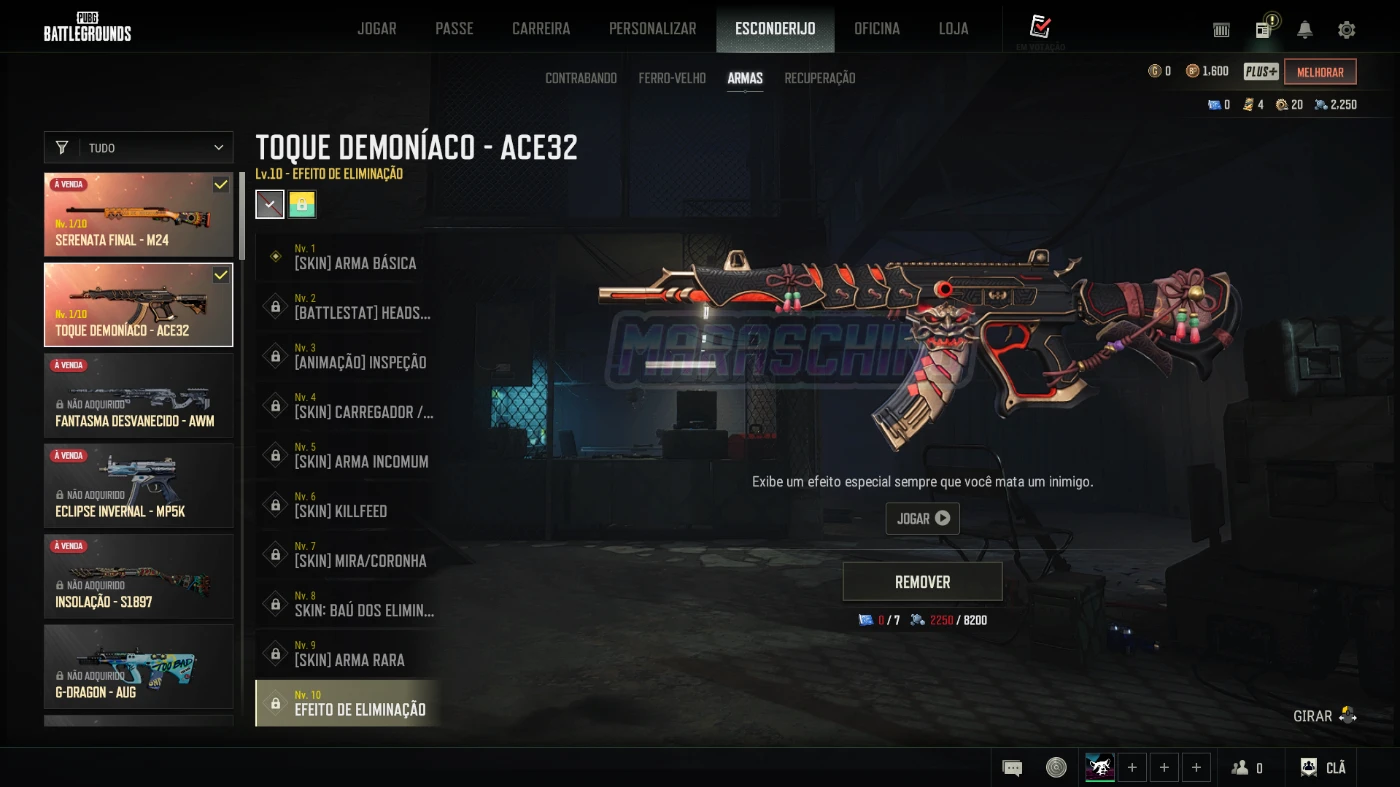Open the TUDO filter dropdown

(x=139, y=148)
